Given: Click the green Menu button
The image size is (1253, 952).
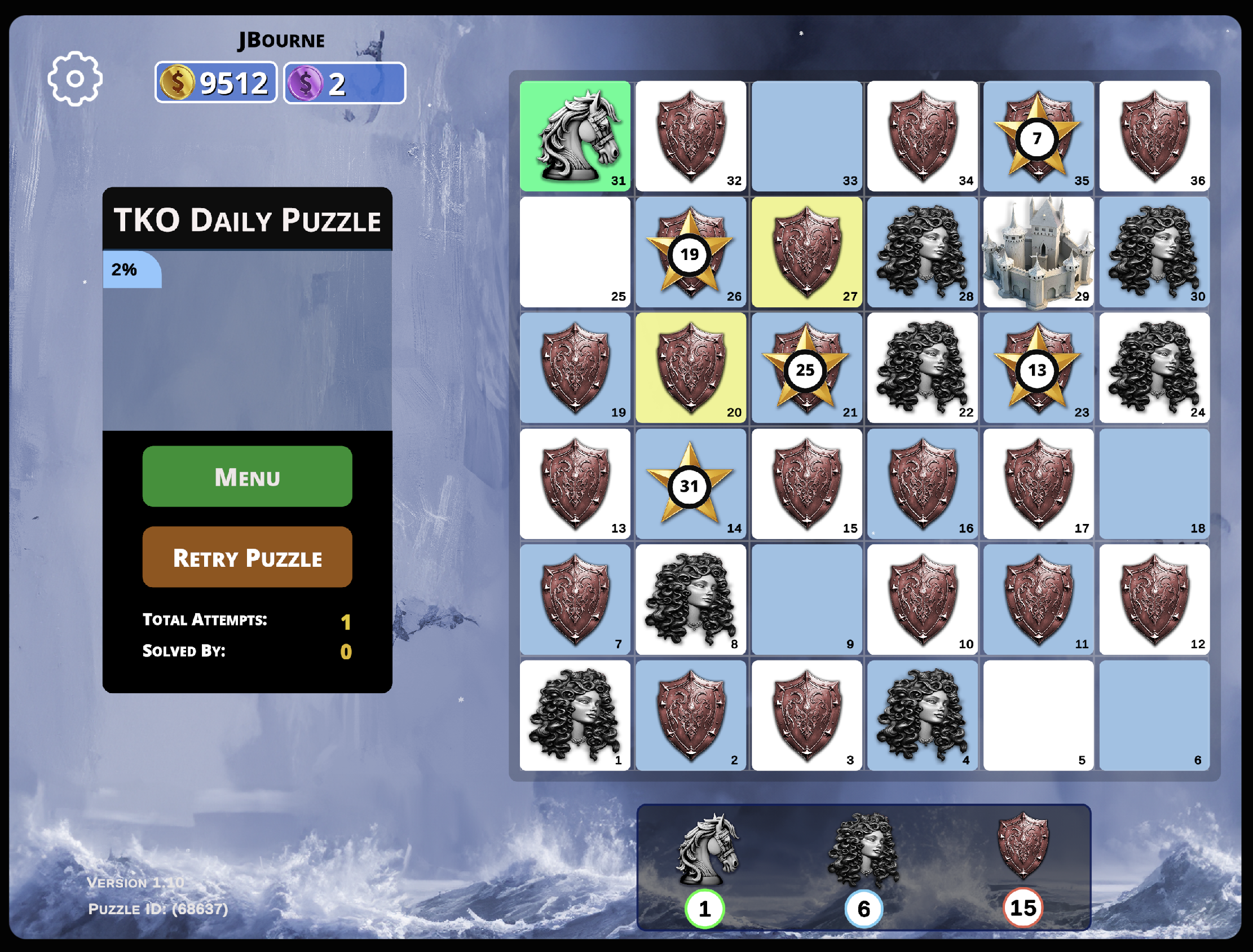Looking at the screenshot, I should pyautogui.click(x=247, y=477).
